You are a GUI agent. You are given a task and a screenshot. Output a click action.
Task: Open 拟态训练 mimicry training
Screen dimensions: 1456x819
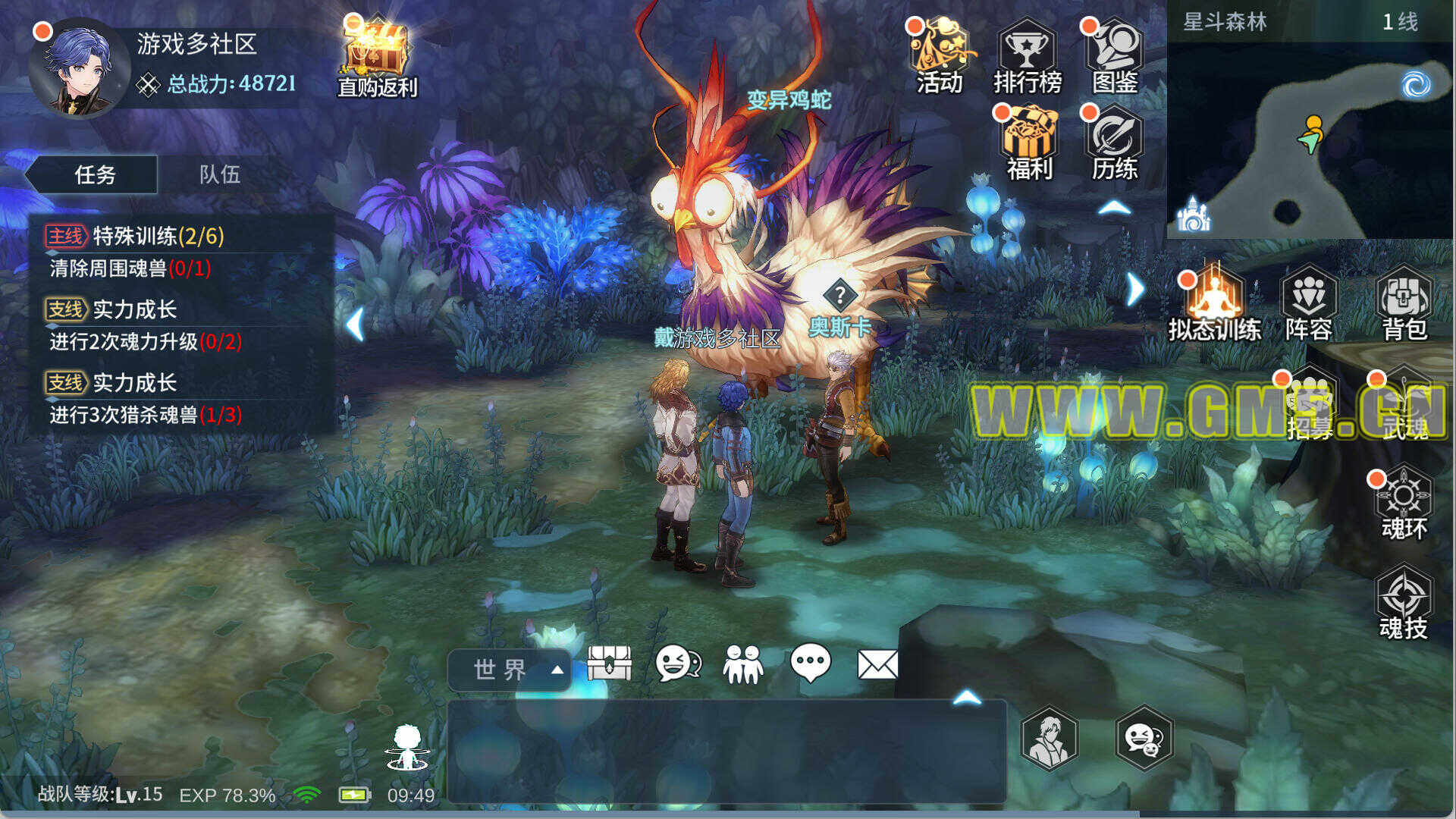click(x=1214, y=303)
